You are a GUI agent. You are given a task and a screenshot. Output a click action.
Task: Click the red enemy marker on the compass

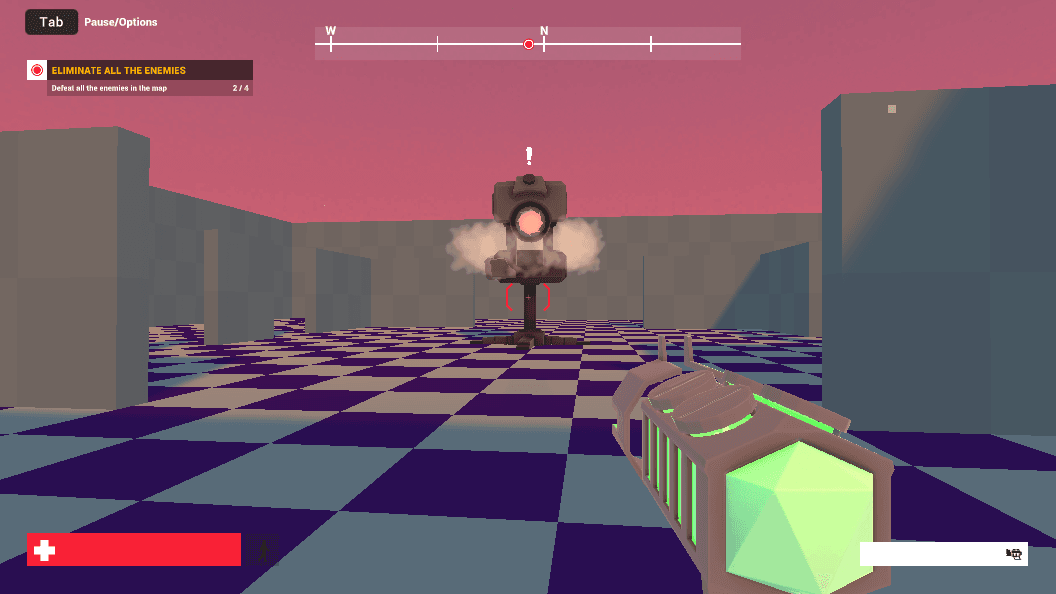(x=528, y=44)
